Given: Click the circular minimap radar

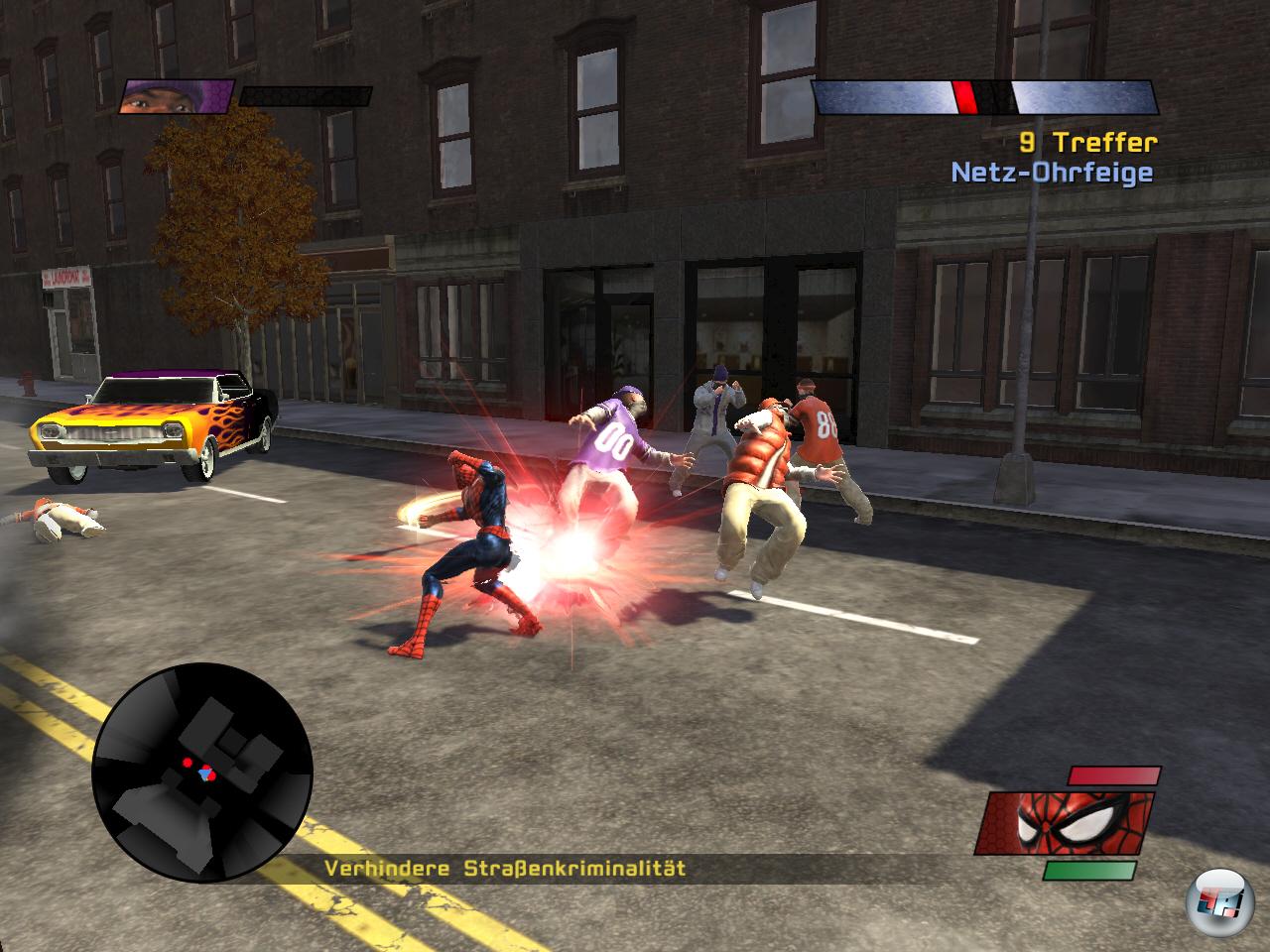Looking at the screenshot, I should [202, 773].
